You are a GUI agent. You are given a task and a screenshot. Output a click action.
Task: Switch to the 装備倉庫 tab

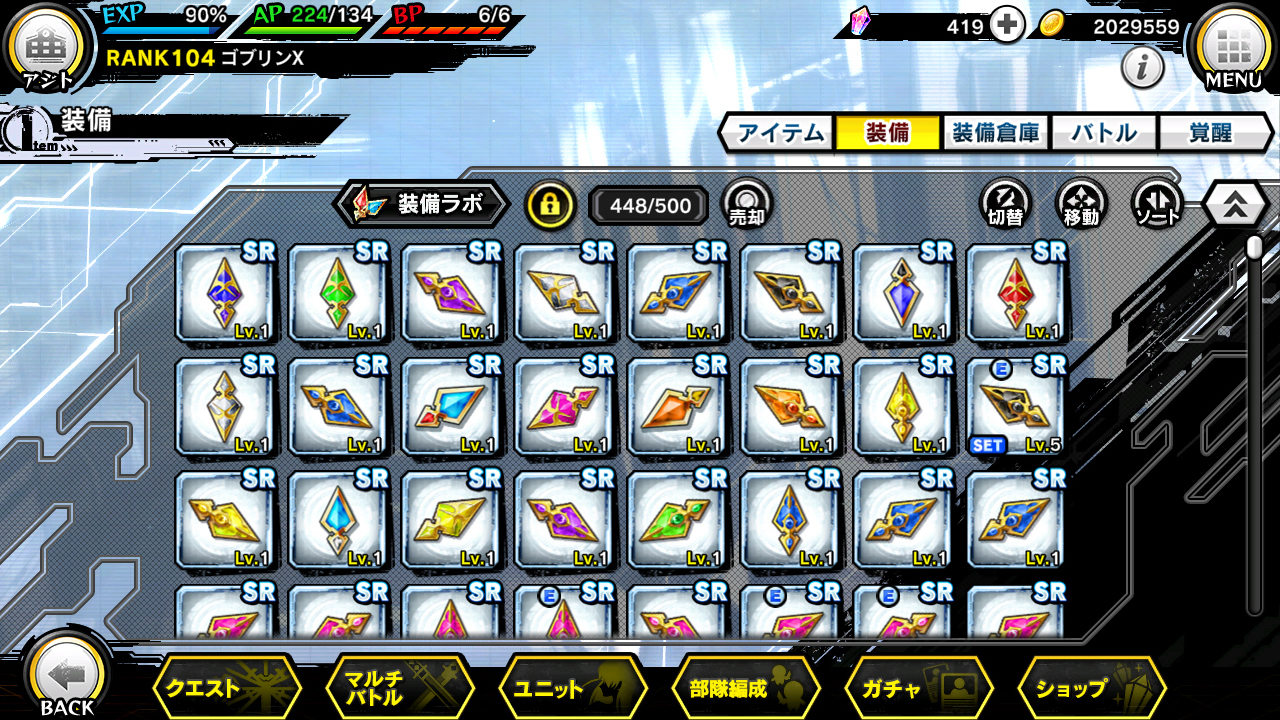coord(995,133)
